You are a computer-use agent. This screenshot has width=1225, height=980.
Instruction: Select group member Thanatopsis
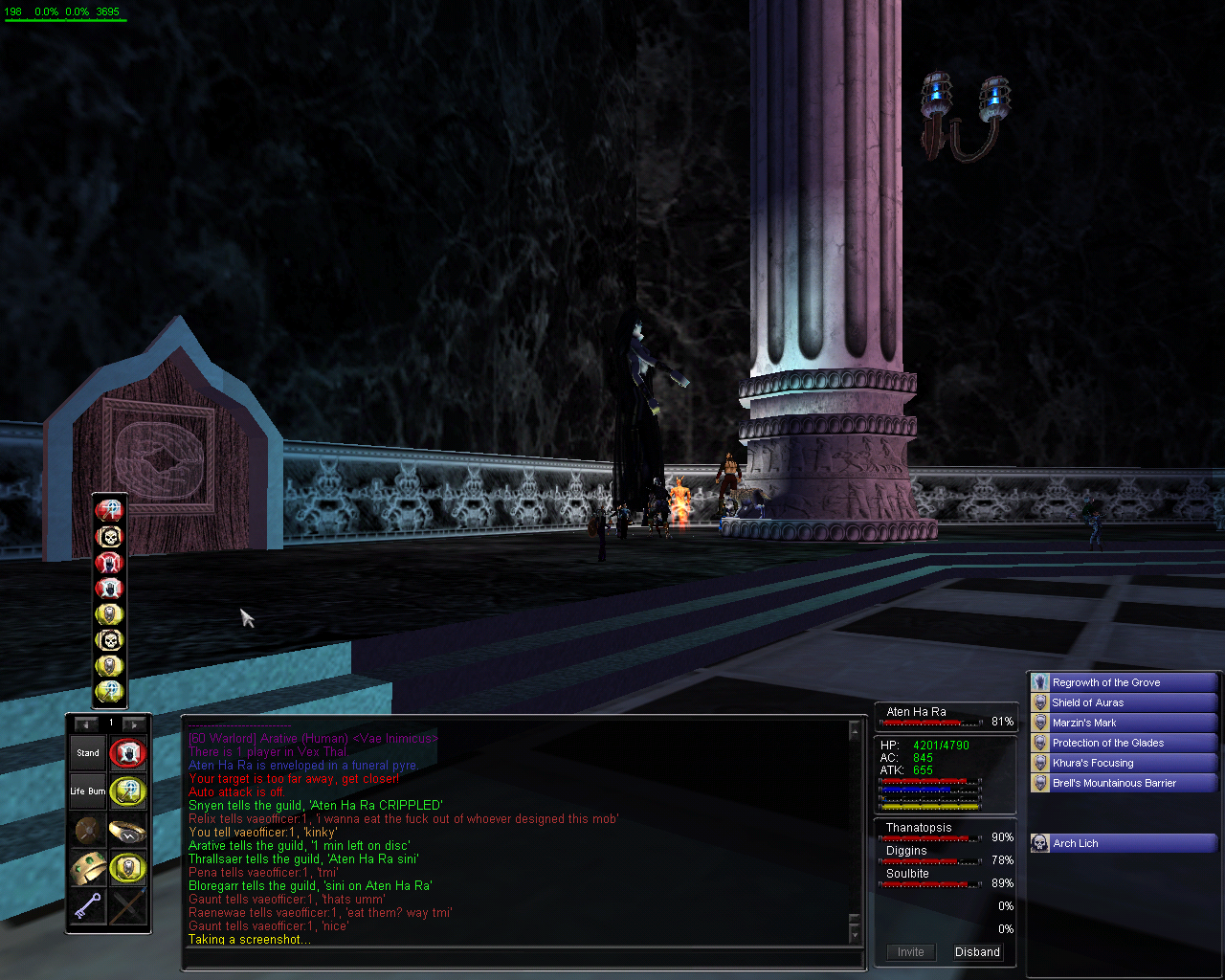coord(919,828)
